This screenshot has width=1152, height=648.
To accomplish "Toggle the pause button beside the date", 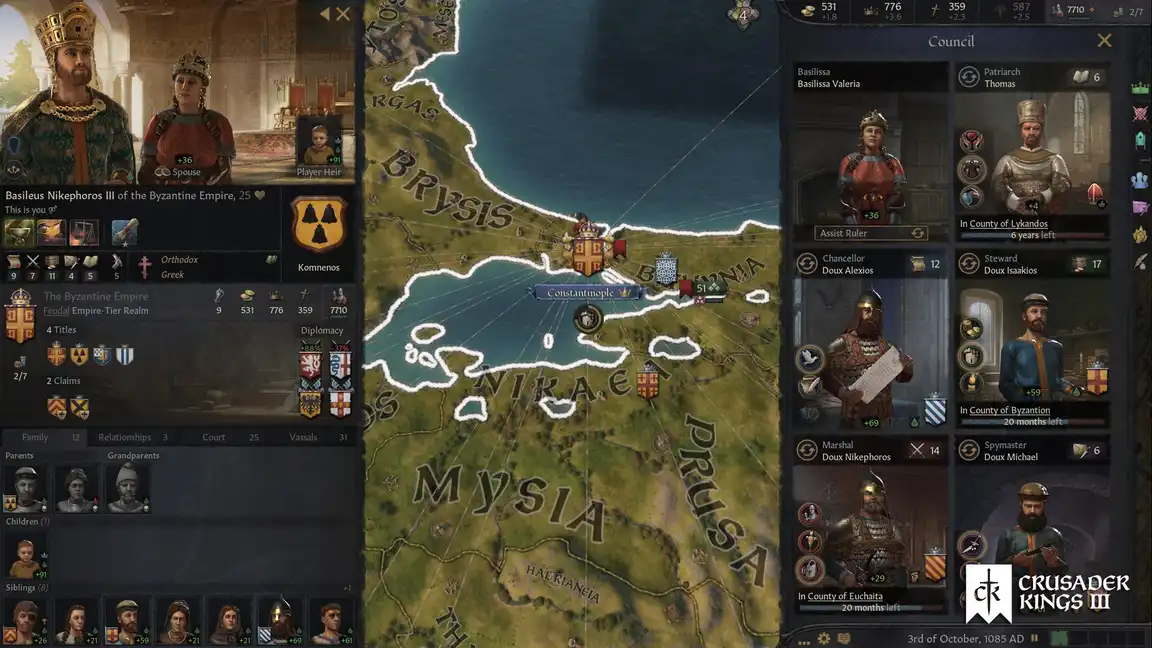I will point(1033,638).
